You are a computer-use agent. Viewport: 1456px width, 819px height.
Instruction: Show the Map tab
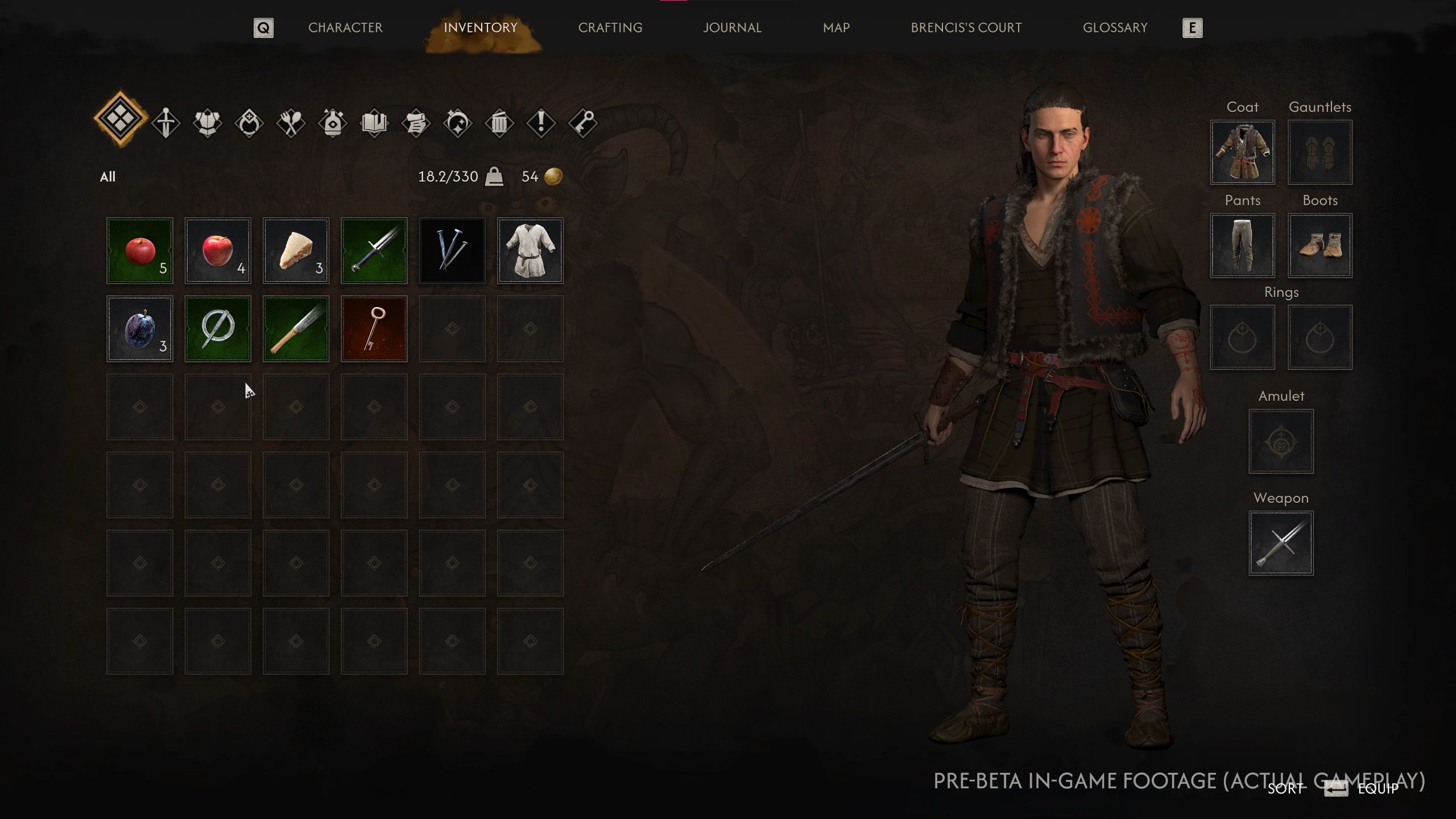836,28
